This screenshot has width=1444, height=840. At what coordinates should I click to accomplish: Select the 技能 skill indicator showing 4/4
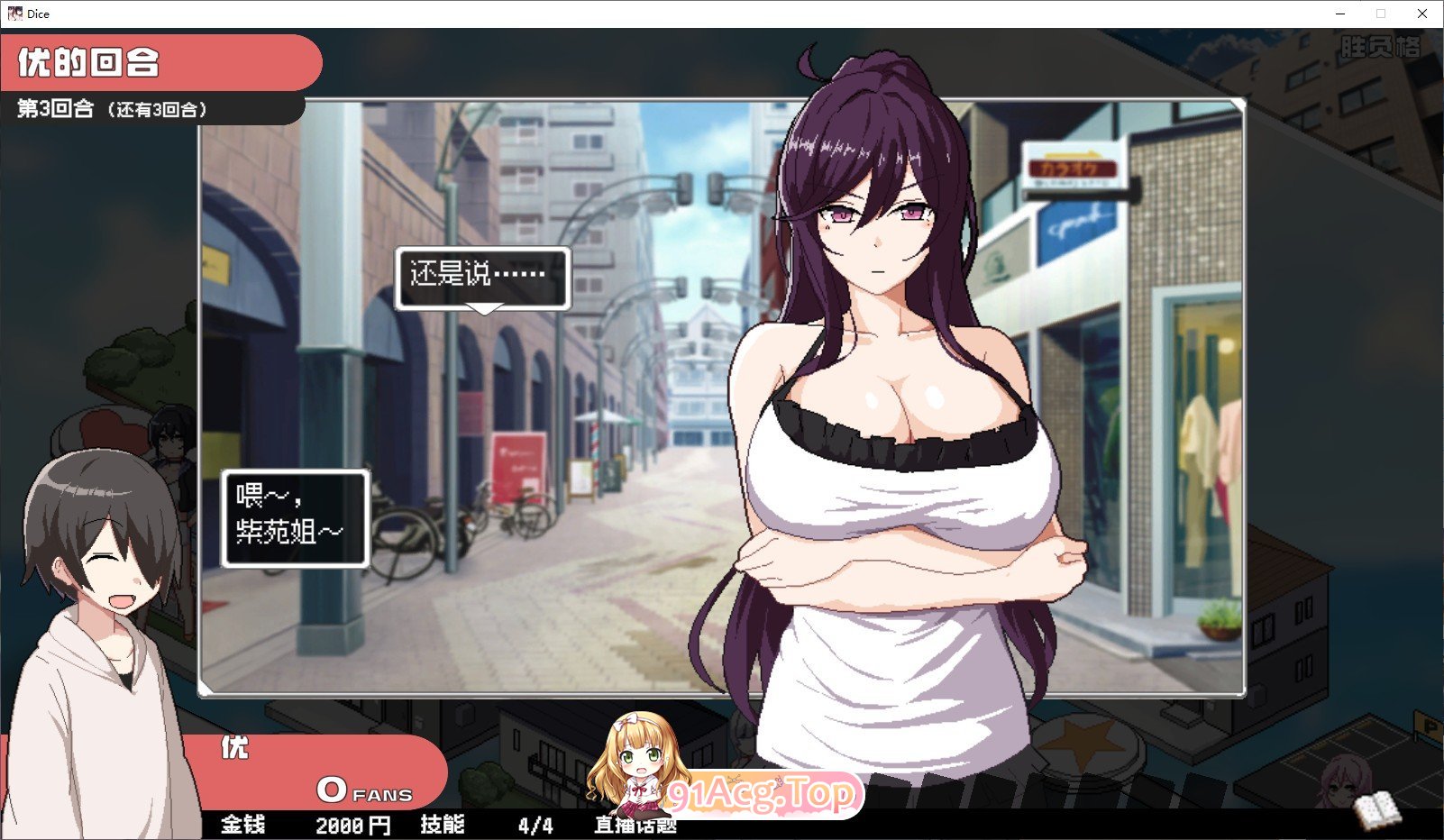[x=441, y=825]
